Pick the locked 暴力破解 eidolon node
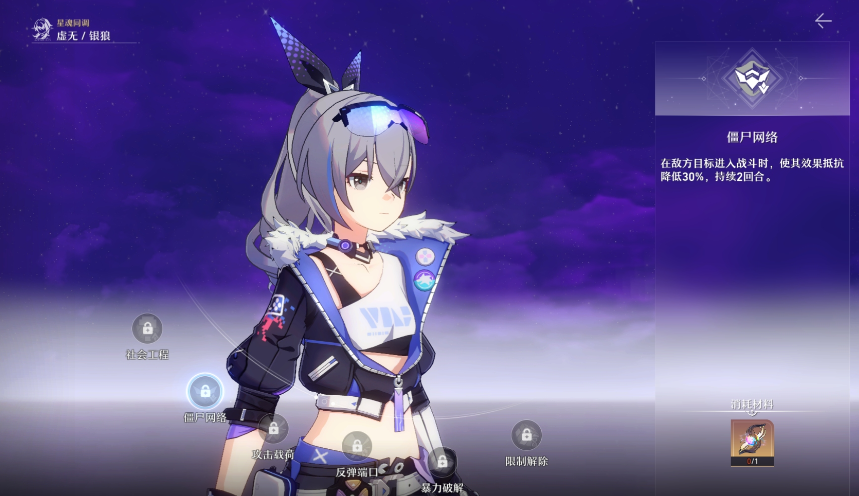The width and height of the screenshot is (859, 496). point(441,462)
